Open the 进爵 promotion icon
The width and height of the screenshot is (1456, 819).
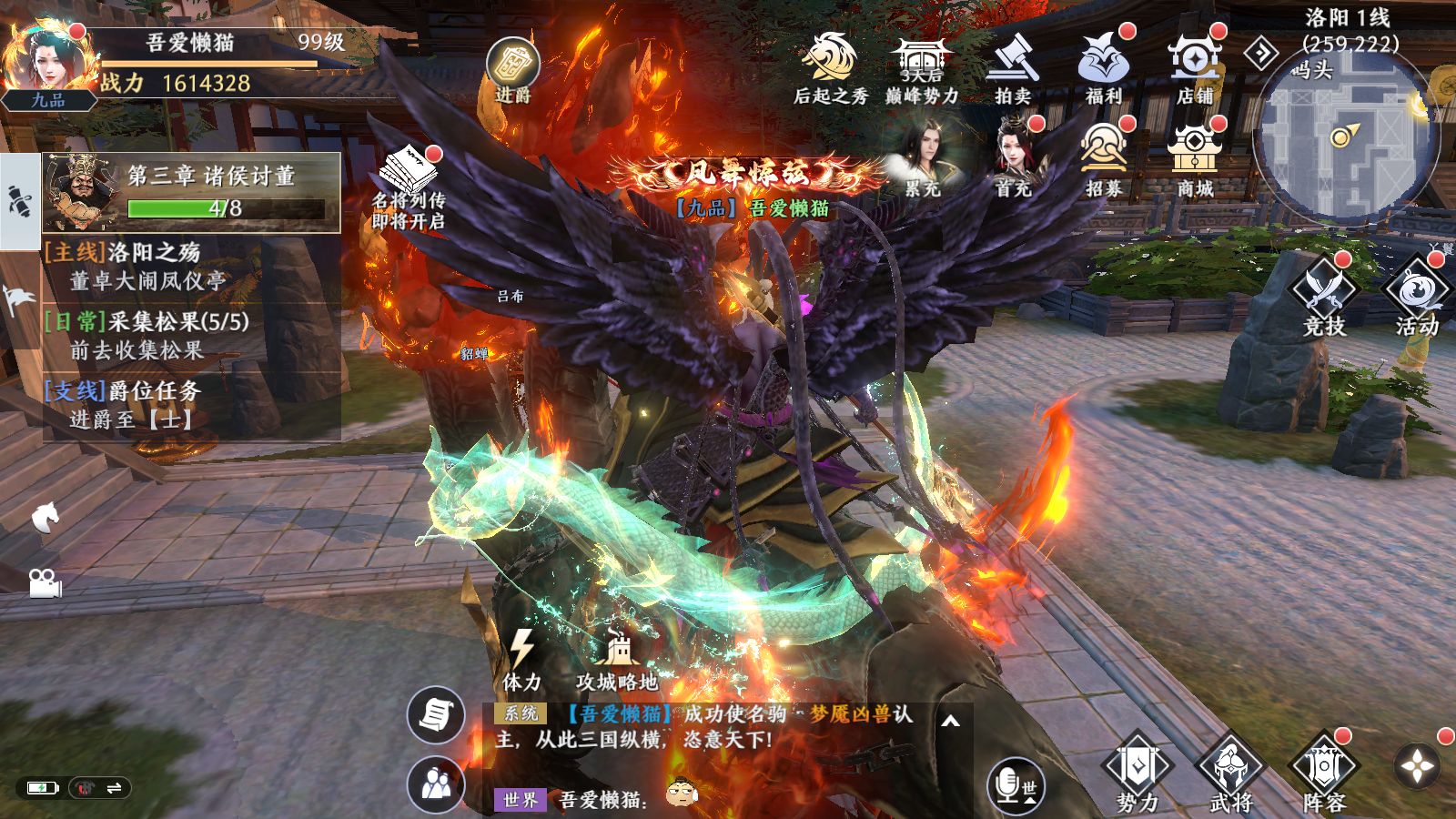513,67
